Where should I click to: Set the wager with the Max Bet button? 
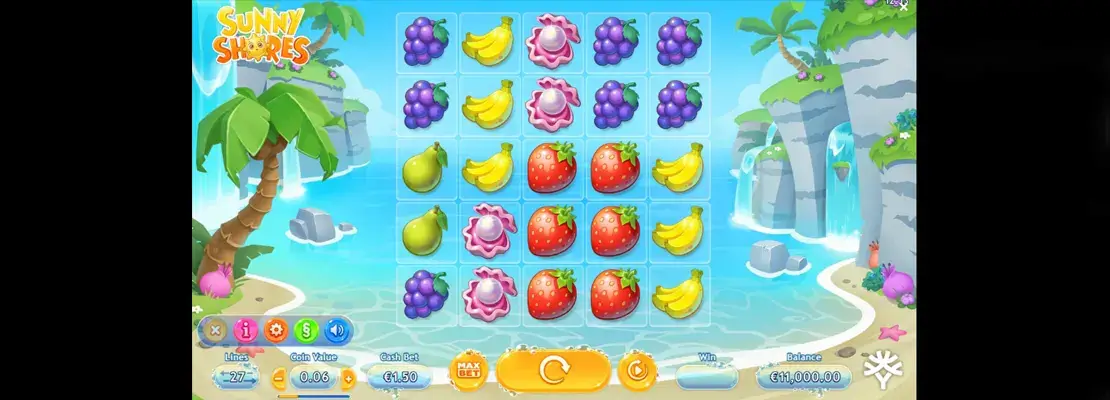tap(465, 371)
